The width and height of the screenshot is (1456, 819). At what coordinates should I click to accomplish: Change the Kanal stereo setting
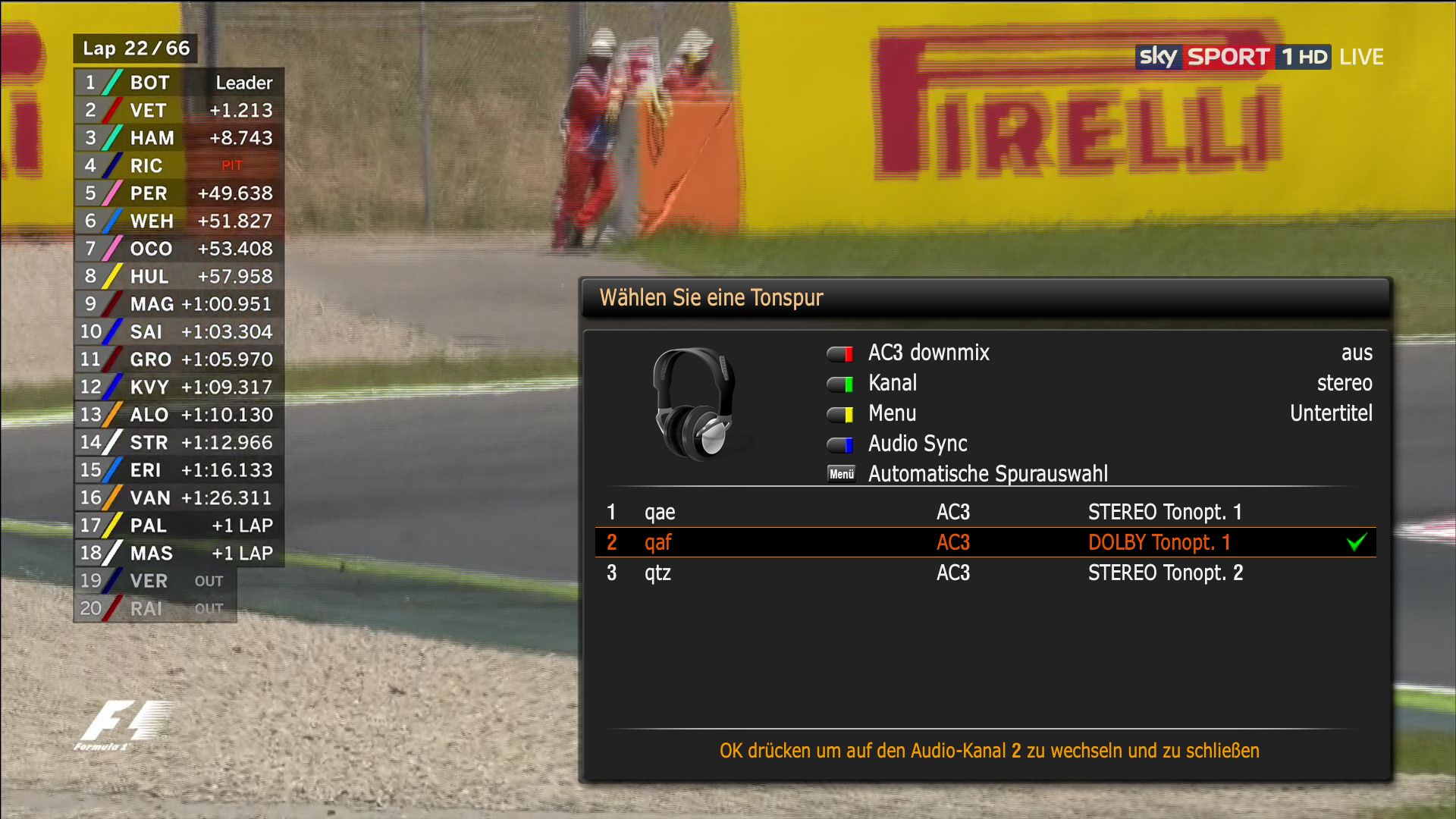[x=893, y=384]
